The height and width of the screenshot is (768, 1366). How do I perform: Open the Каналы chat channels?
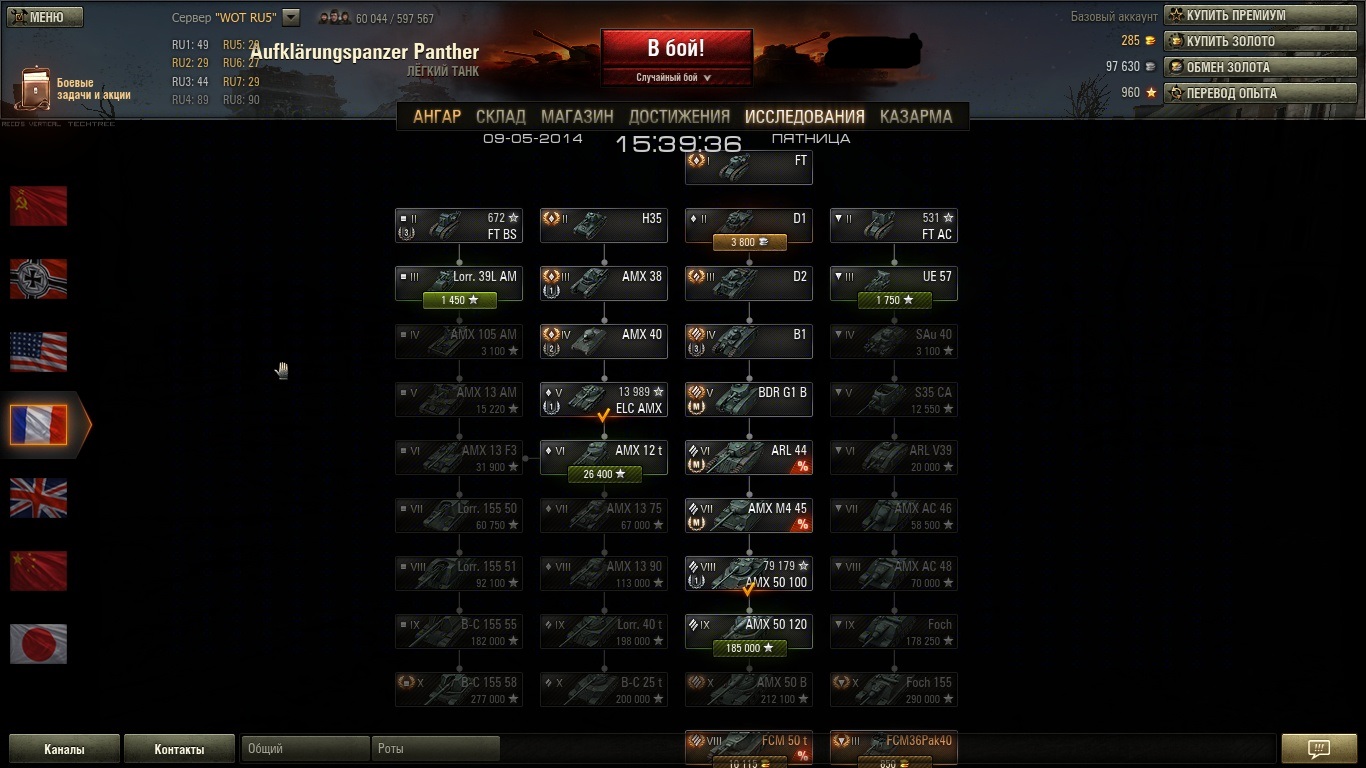coord(64,749)
